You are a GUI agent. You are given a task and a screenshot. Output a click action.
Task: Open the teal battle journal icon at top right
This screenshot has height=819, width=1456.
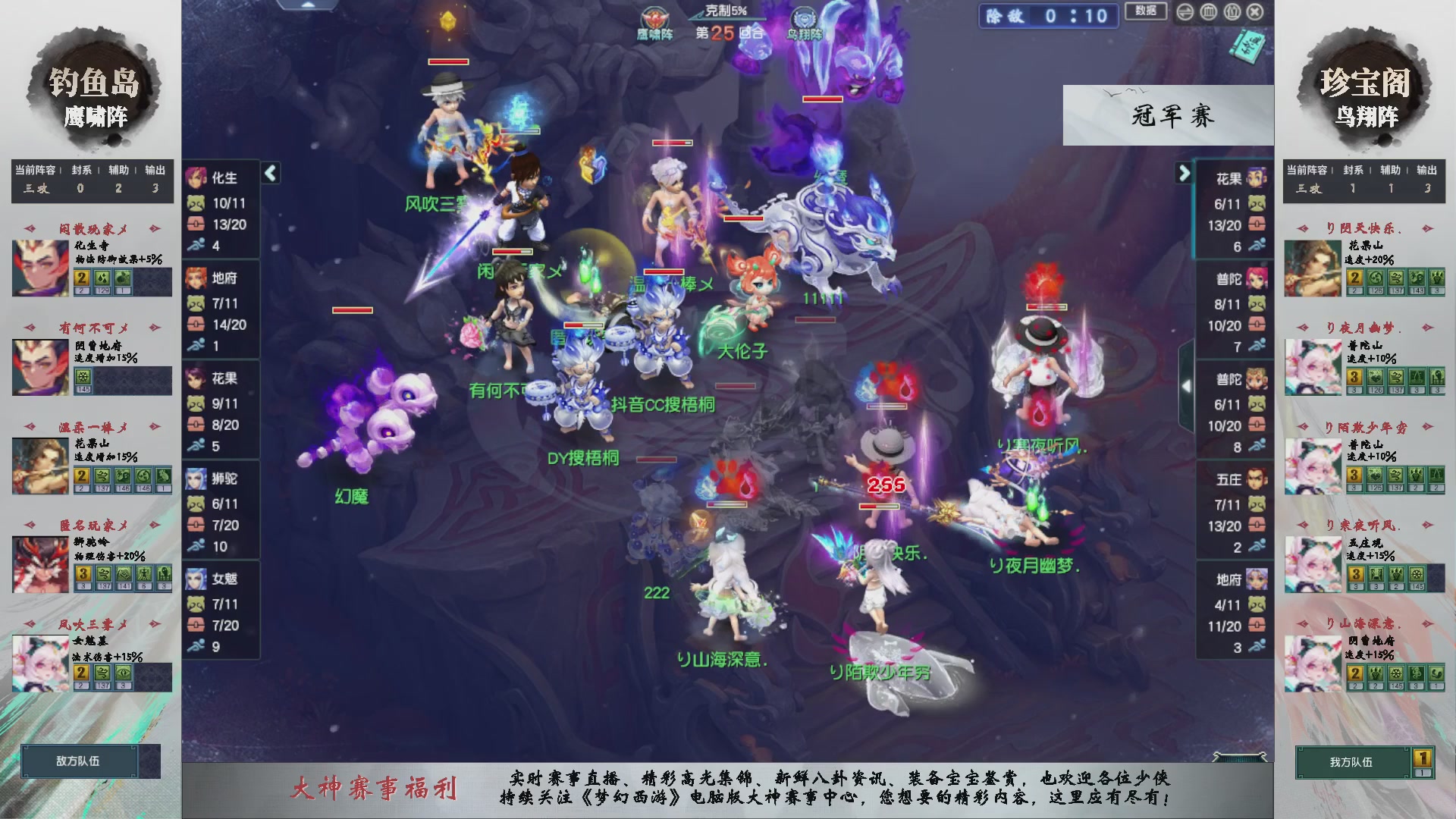tap(1248, 45)
